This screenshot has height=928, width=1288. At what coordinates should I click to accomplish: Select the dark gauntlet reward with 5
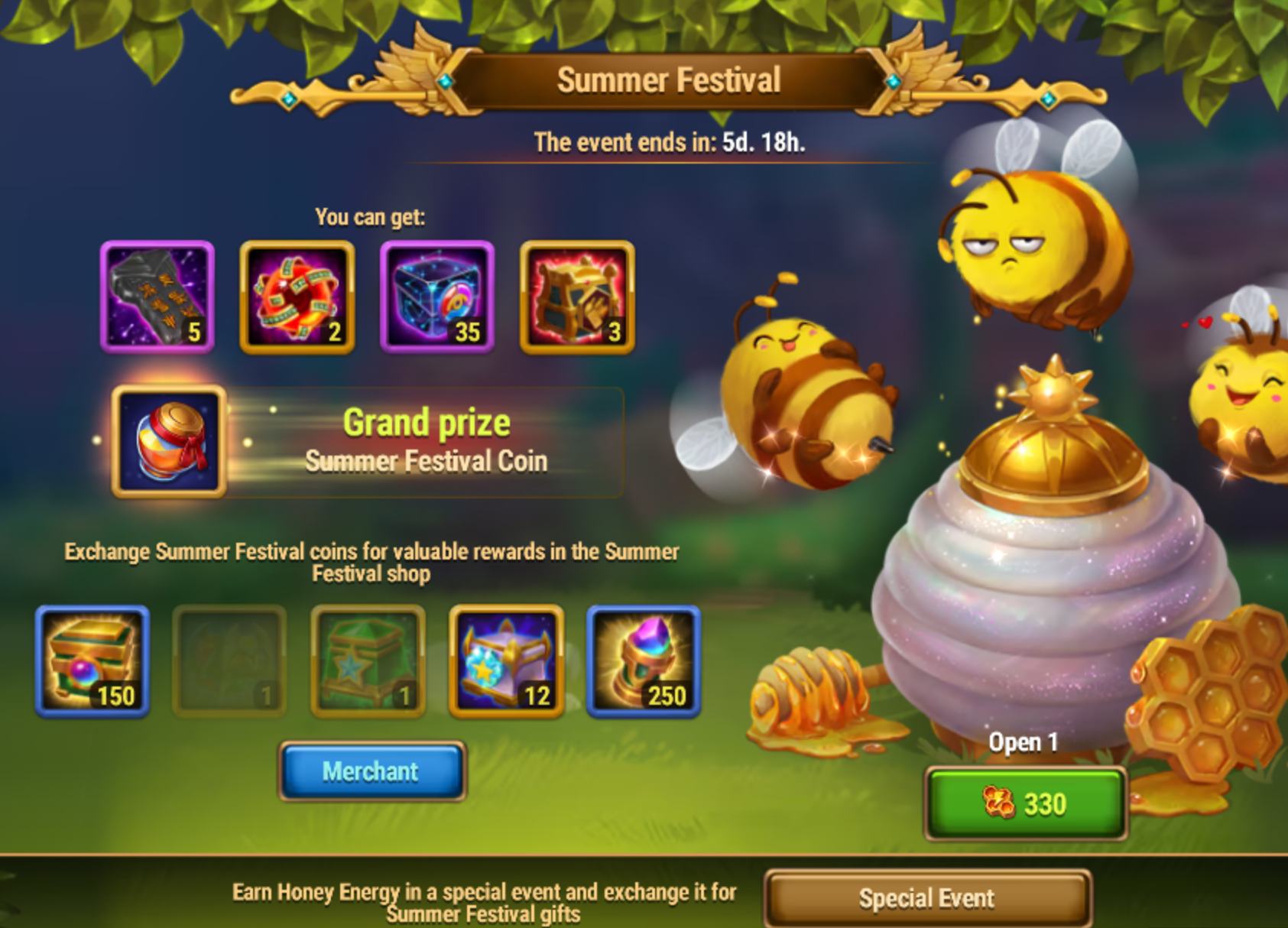tap(157, 297)
